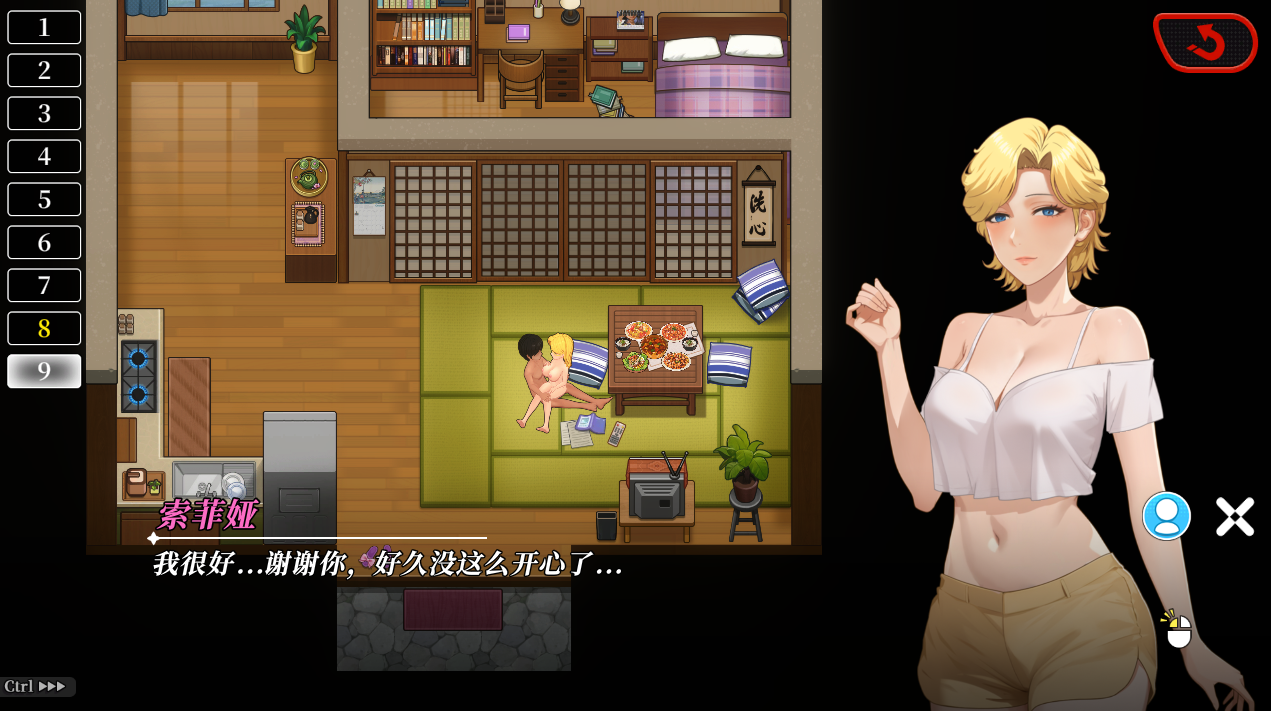The width and height of the screenshot is (1271, 711).
Task: Open scene number 4
Action: pyautogui.click(x=44, y=156)
